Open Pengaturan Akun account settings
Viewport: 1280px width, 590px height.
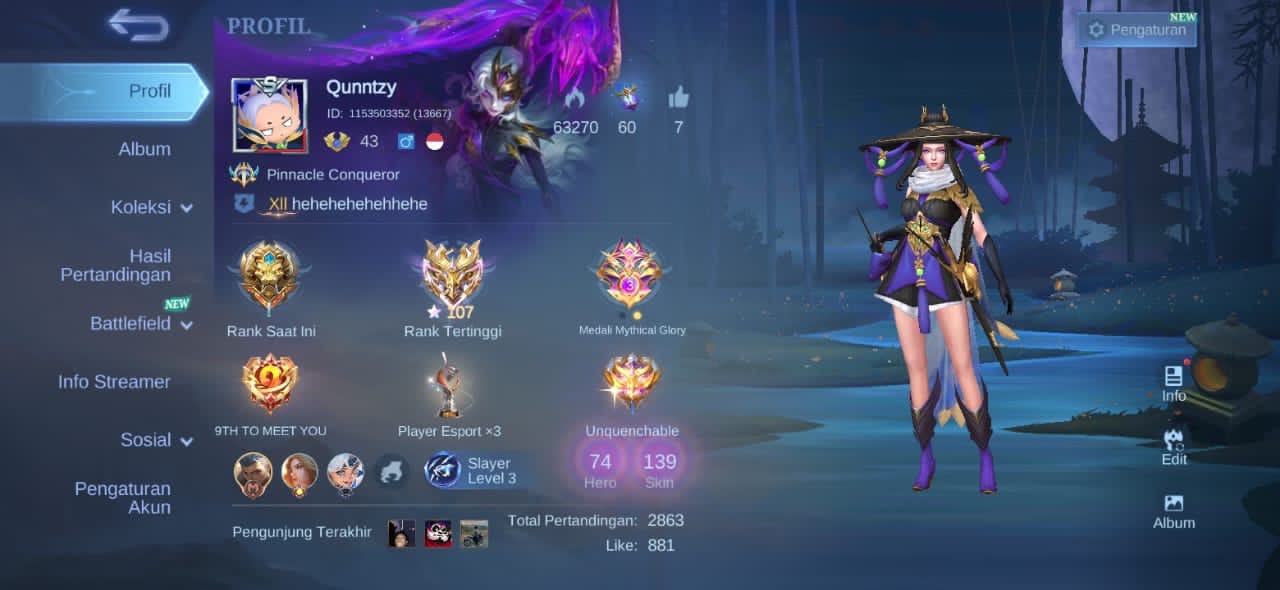pyautogui.click(x=122, y=497)
